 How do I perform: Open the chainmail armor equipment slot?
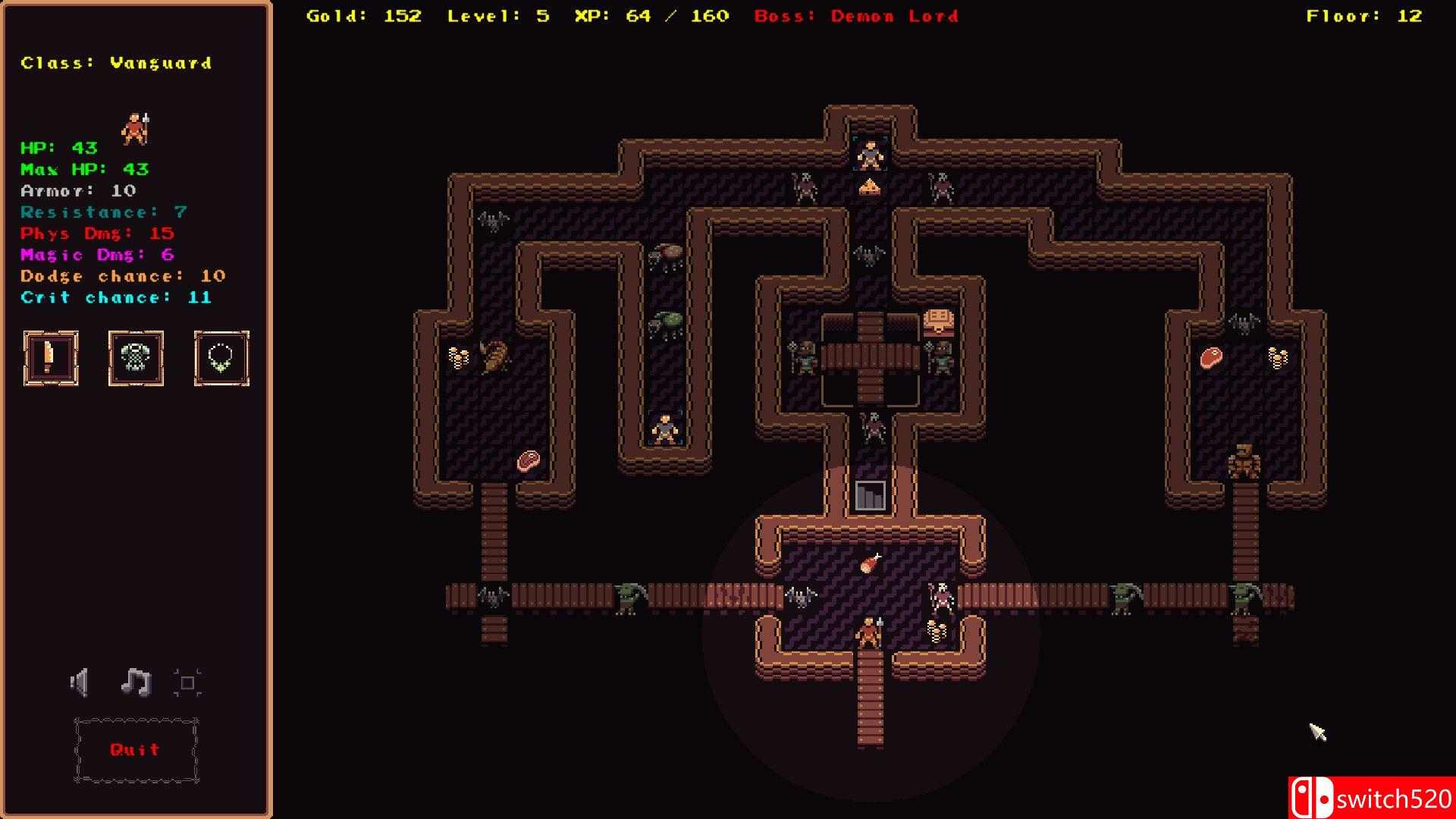pyautogui.click(x=136, y=359)
